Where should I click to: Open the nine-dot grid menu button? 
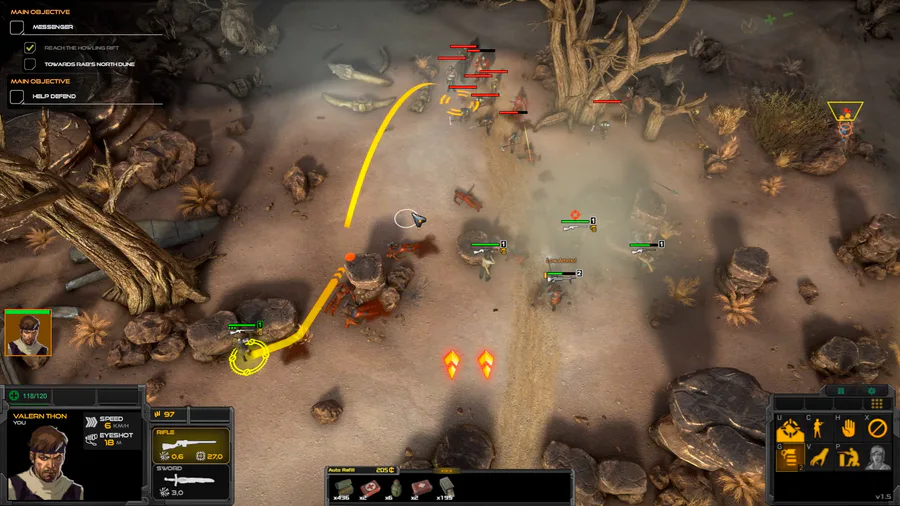(x=877, y=404)
